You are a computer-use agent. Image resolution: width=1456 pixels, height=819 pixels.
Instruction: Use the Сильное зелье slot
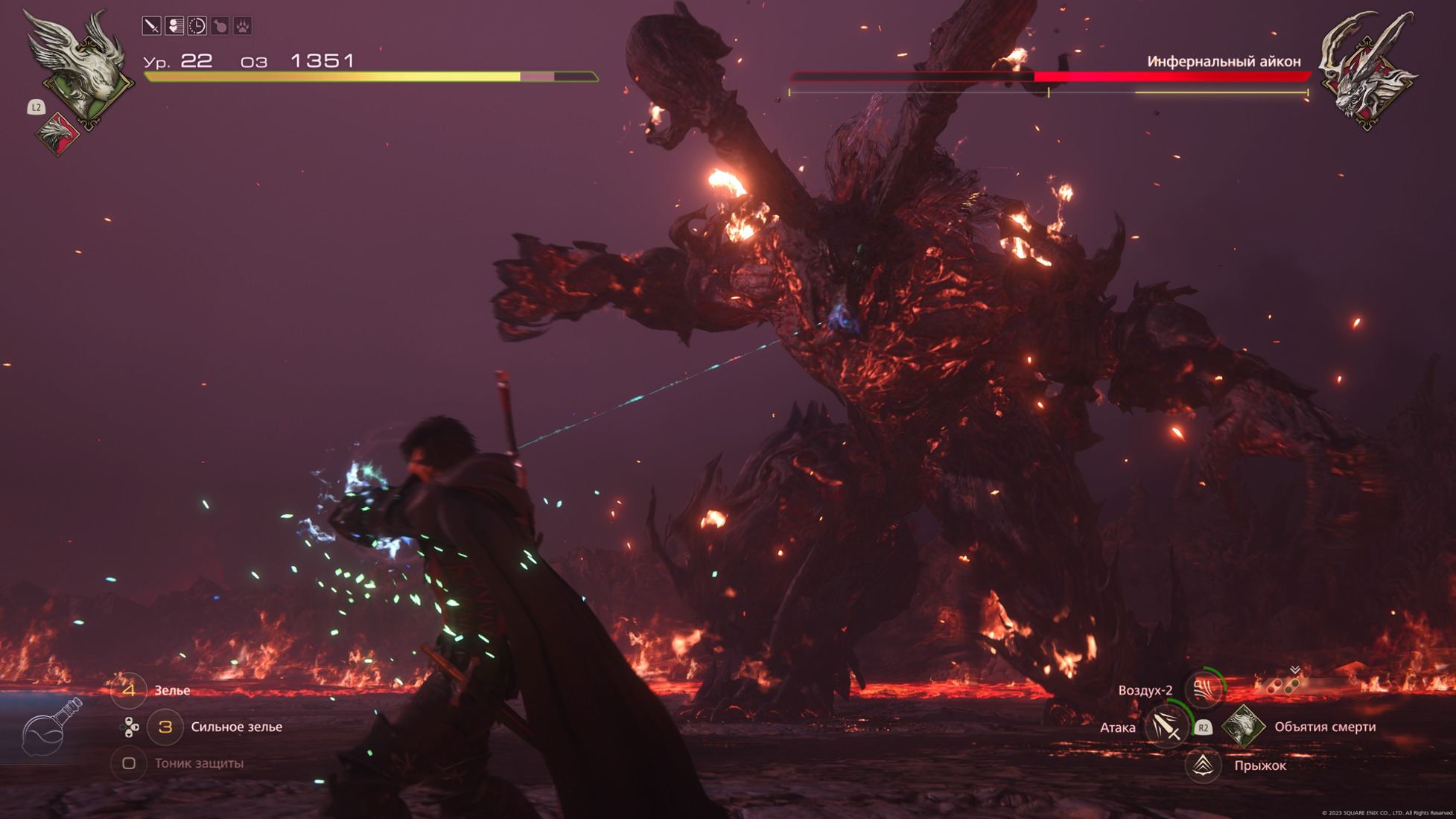(x=165, y=727)
